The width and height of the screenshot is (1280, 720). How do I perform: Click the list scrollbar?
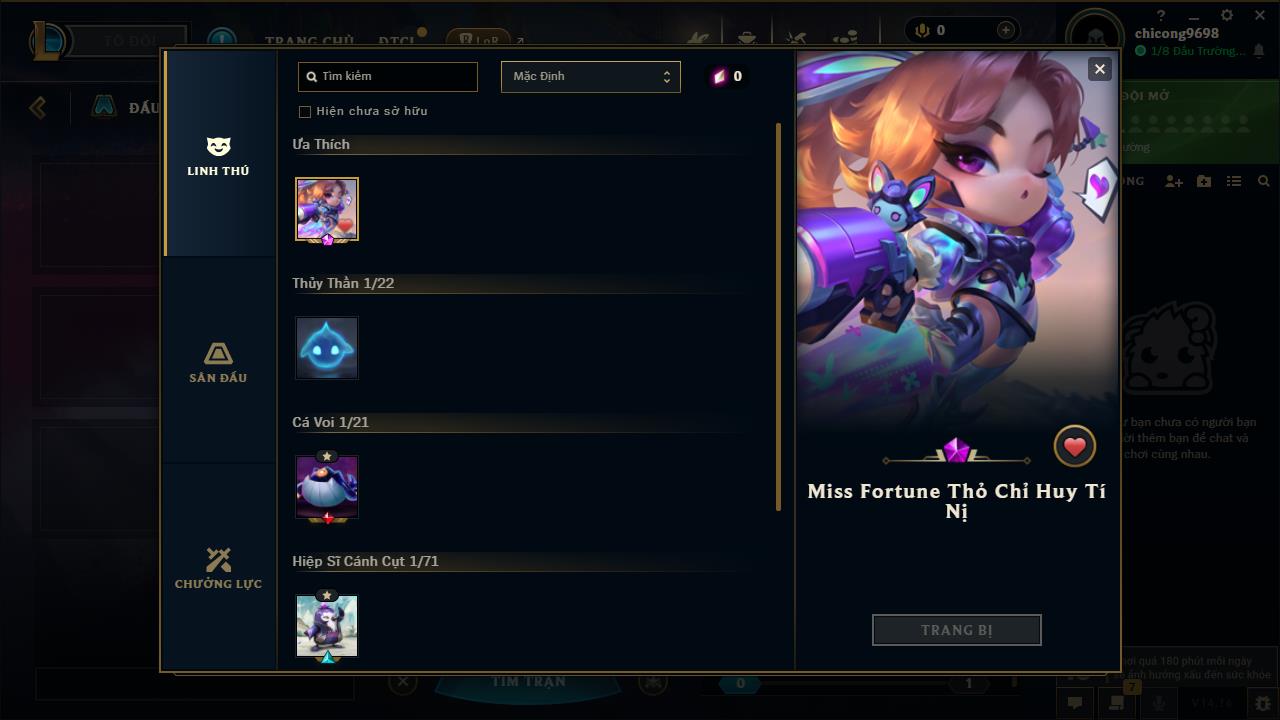[778, 317]
